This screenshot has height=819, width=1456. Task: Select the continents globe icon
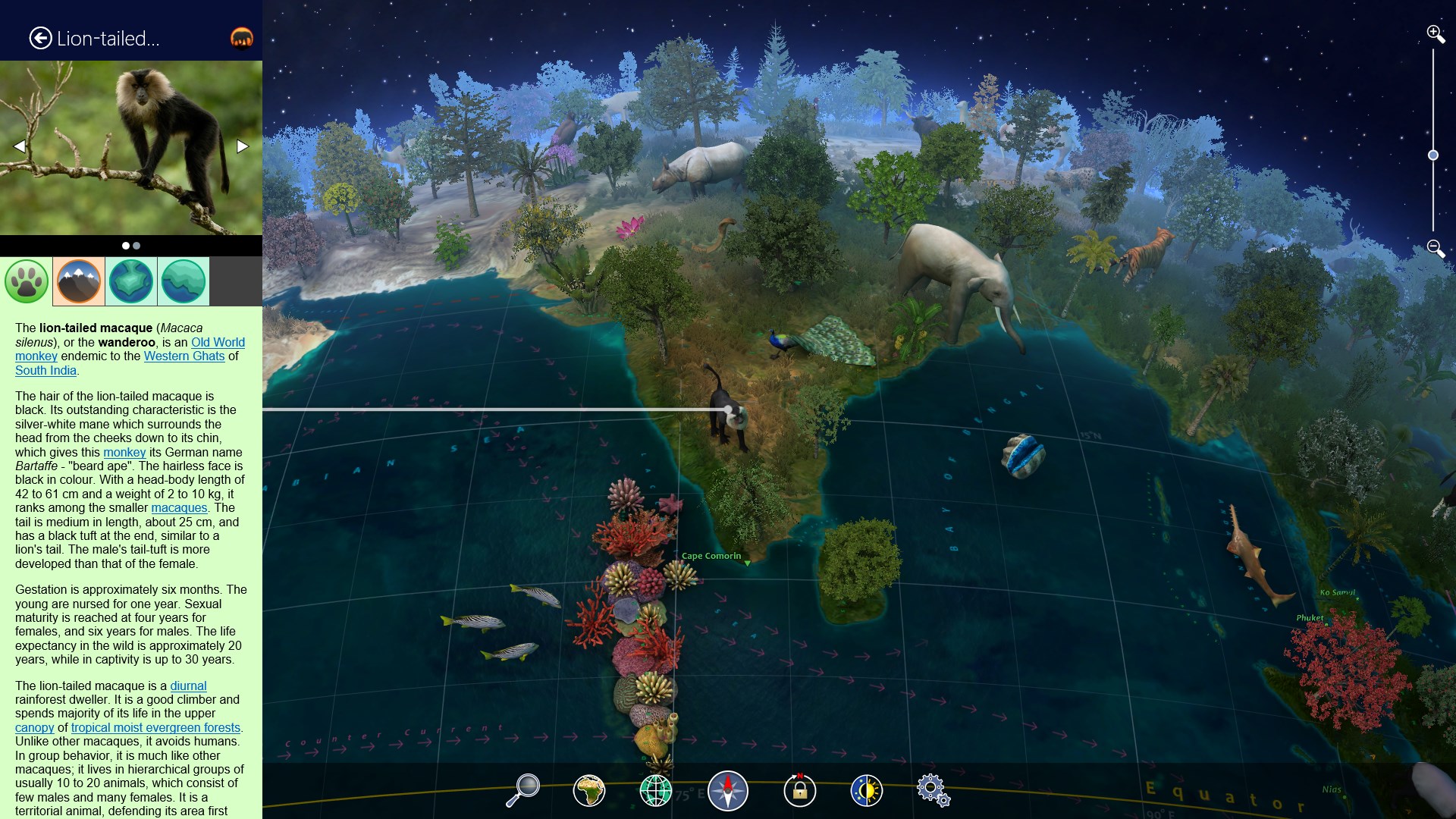(x=589, y=789)
